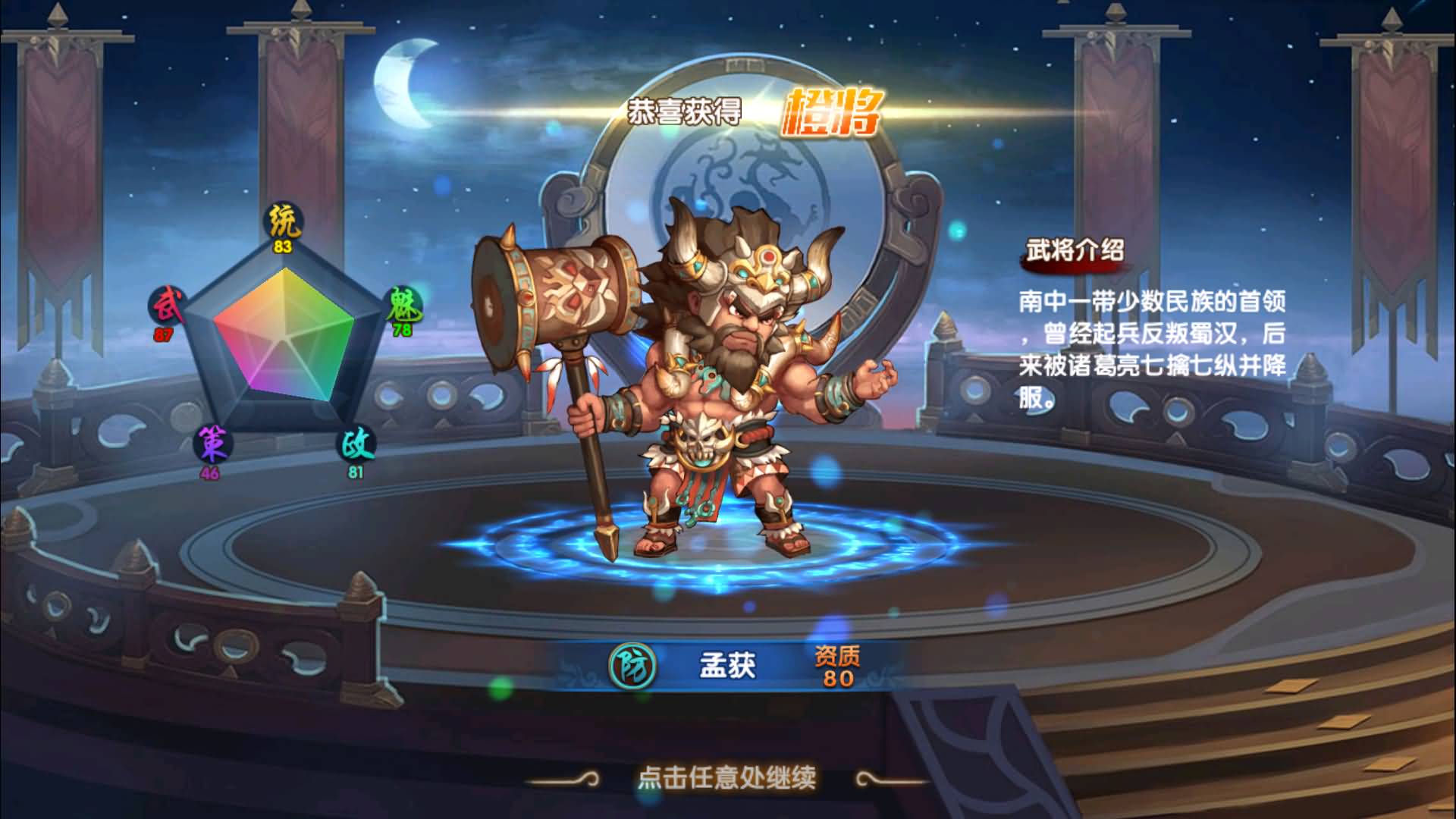Click the 魅 charm stat icon
Viewport: 1456px width, 819px height.
pyautogui.click(x=403, y=306)
